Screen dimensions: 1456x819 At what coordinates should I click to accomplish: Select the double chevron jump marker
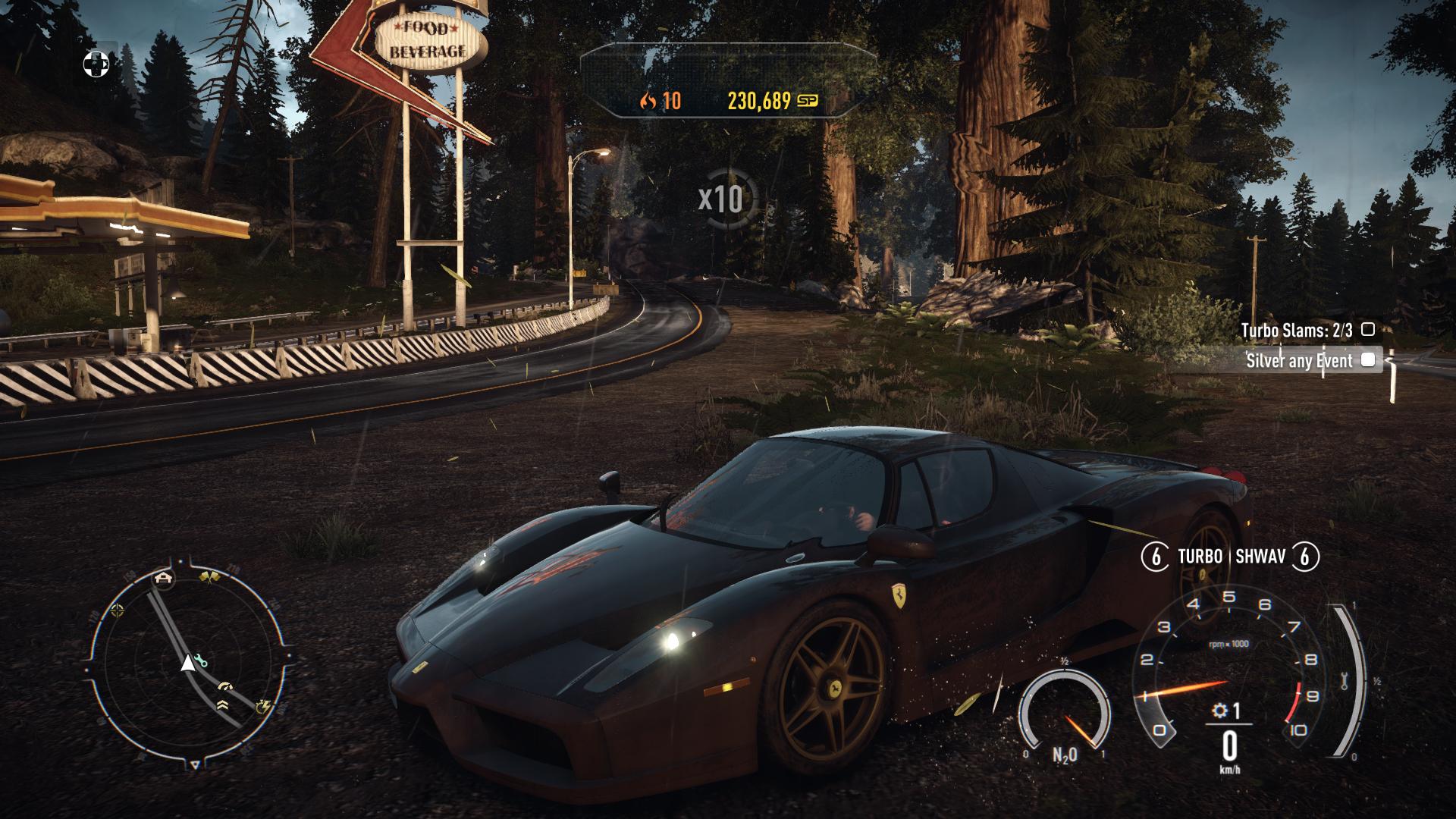[x=221, y=704]
